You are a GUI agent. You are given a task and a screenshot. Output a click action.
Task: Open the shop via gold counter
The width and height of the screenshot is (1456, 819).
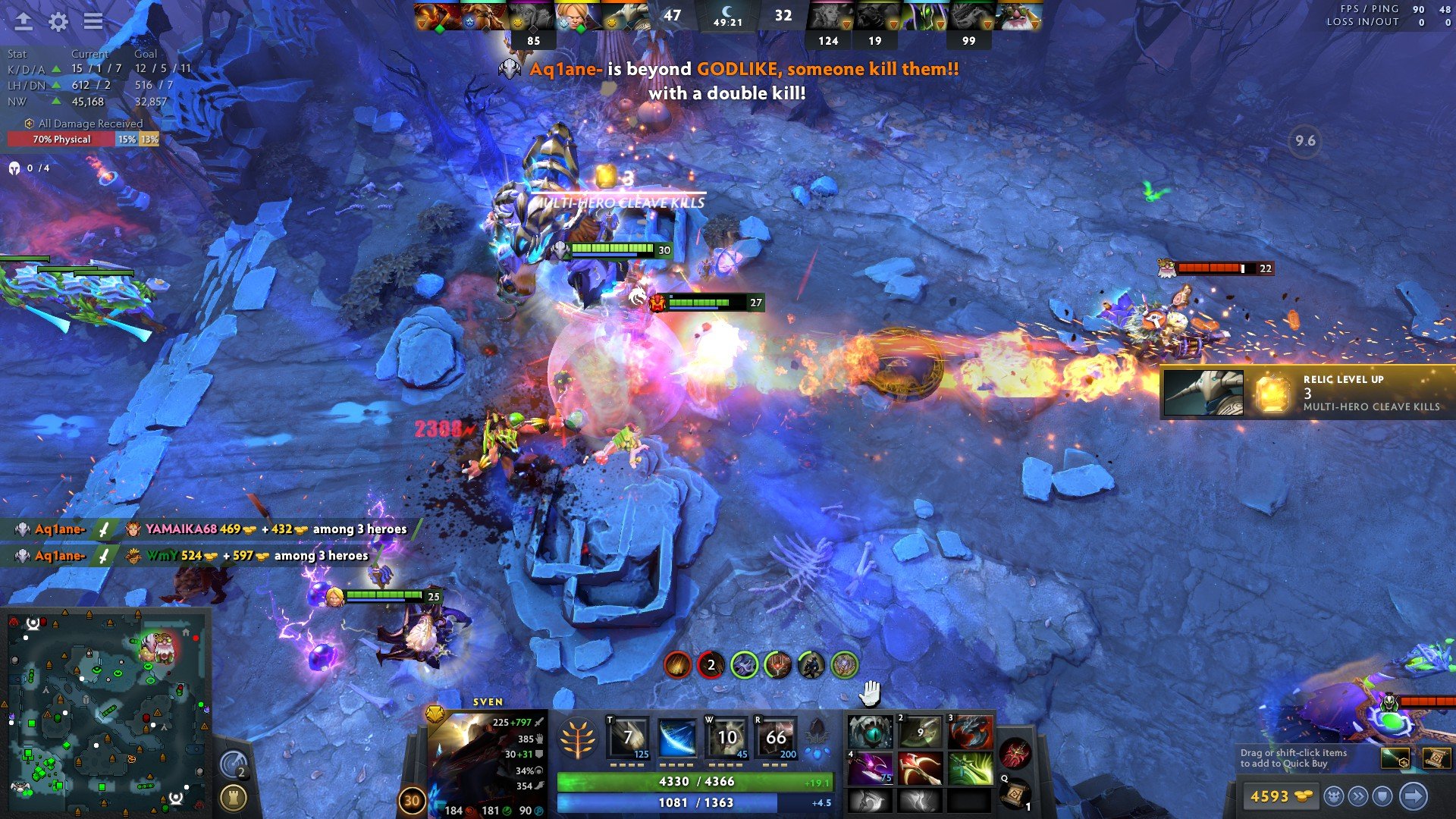pyautogui.click(x=1280, y=796)
